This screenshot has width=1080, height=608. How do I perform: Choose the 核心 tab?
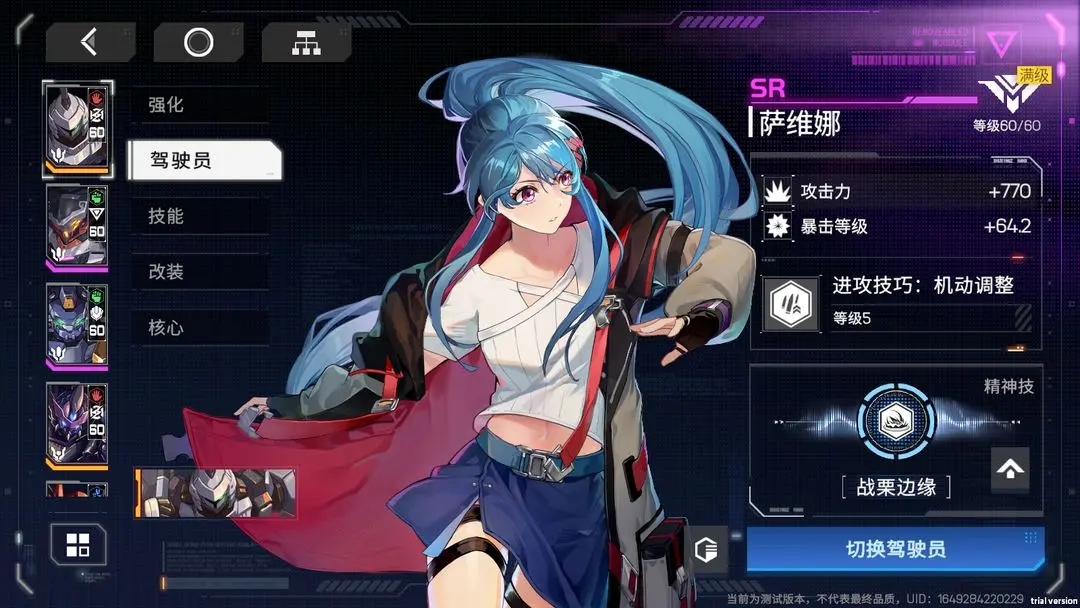click(x=200, y=328)
